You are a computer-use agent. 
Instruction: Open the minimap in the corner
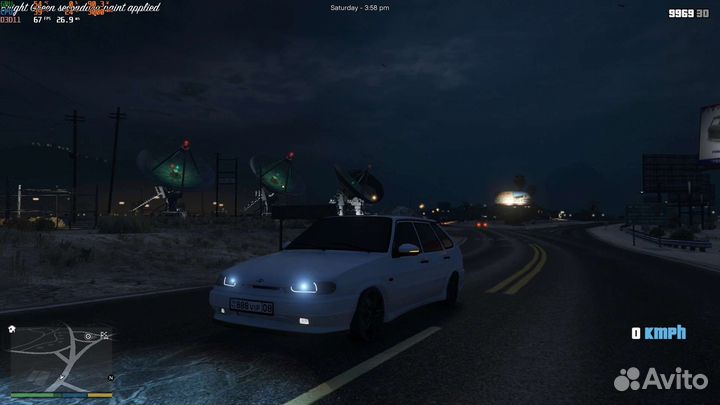click(x=59, y=356)
